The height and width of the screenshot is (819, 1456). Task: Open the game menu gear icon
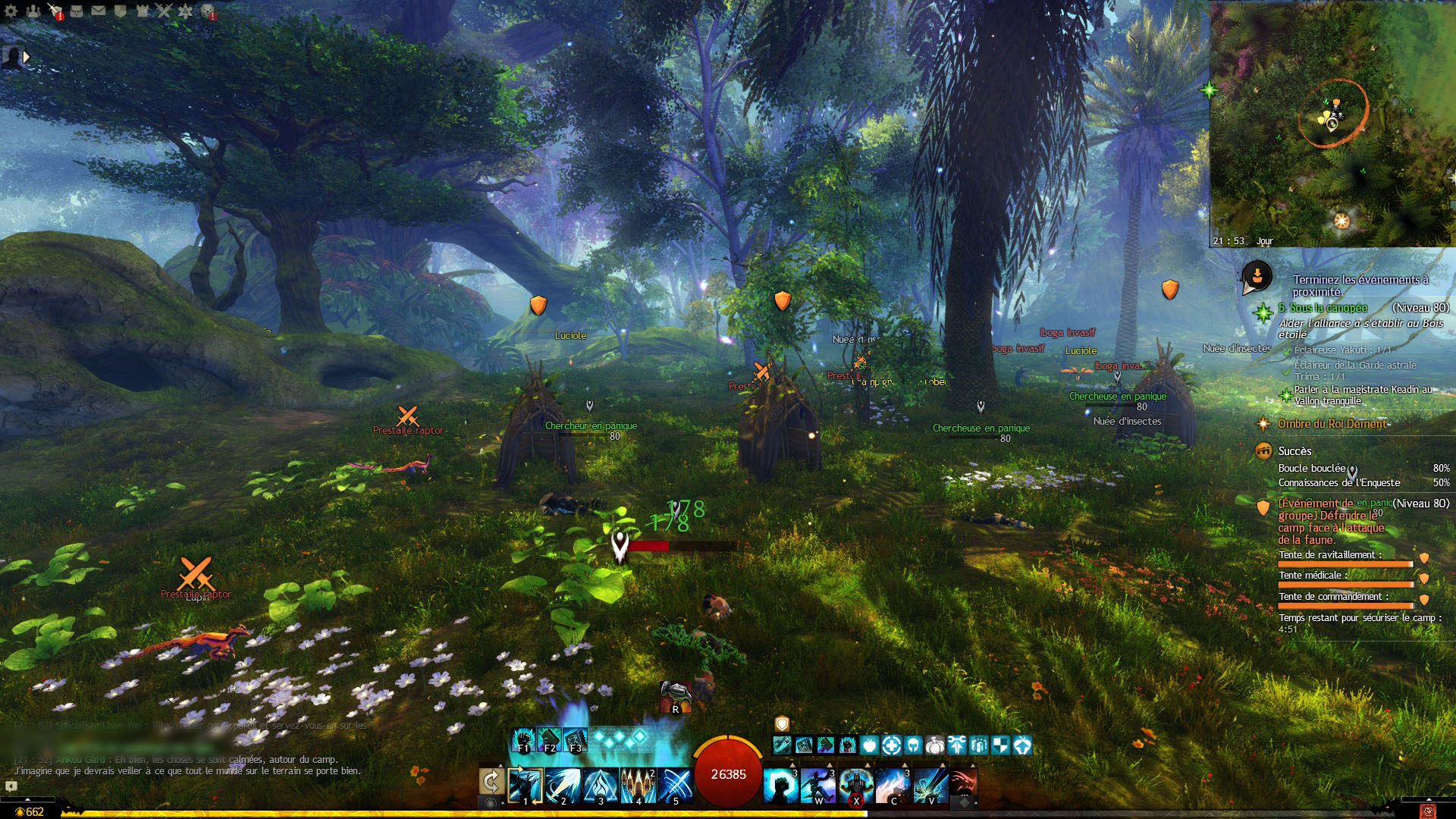tap(11, 11)
